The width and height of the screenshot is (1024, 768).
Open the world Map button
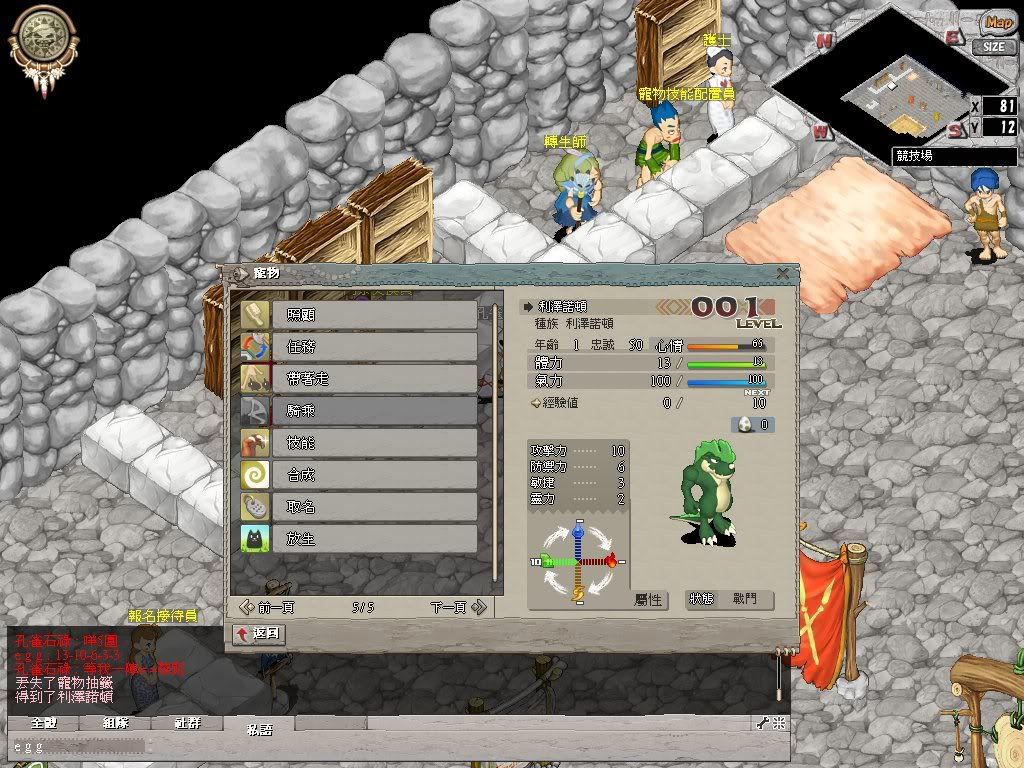click(997, 22)
